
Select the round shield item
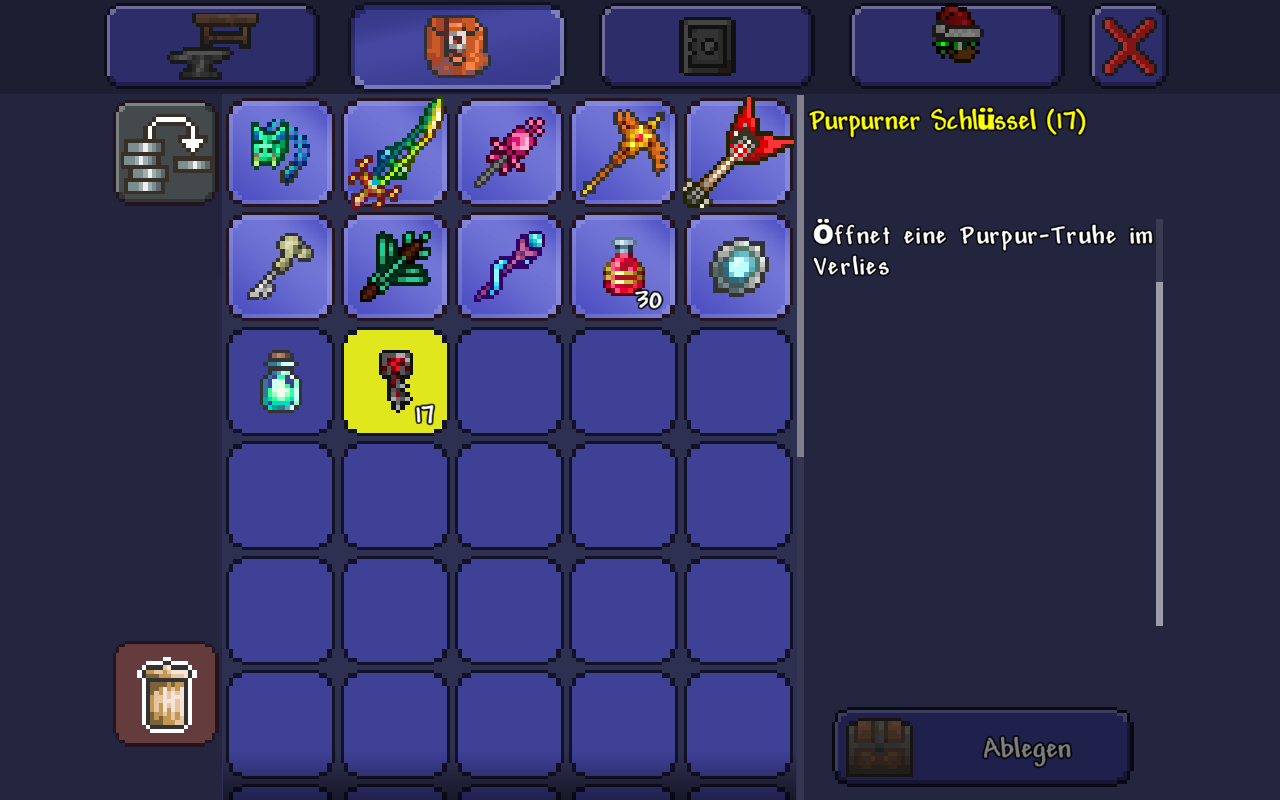(737, 266)
